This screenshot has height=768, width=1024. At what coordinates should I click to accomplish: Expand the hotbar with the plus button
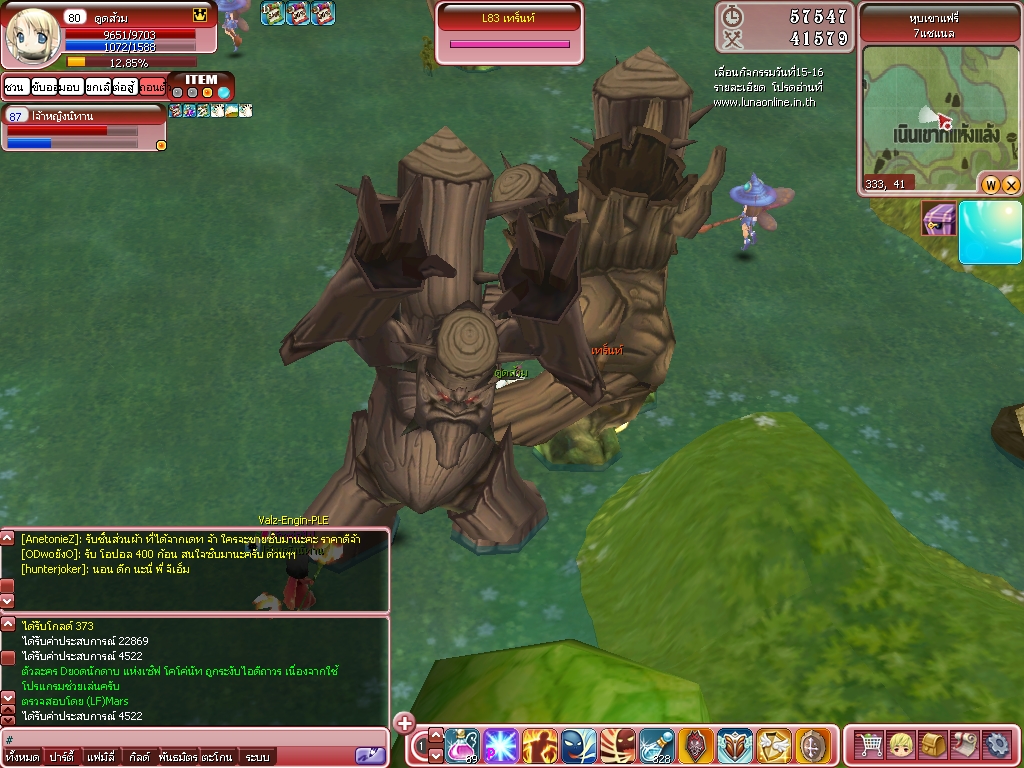[x=404, y=722]
